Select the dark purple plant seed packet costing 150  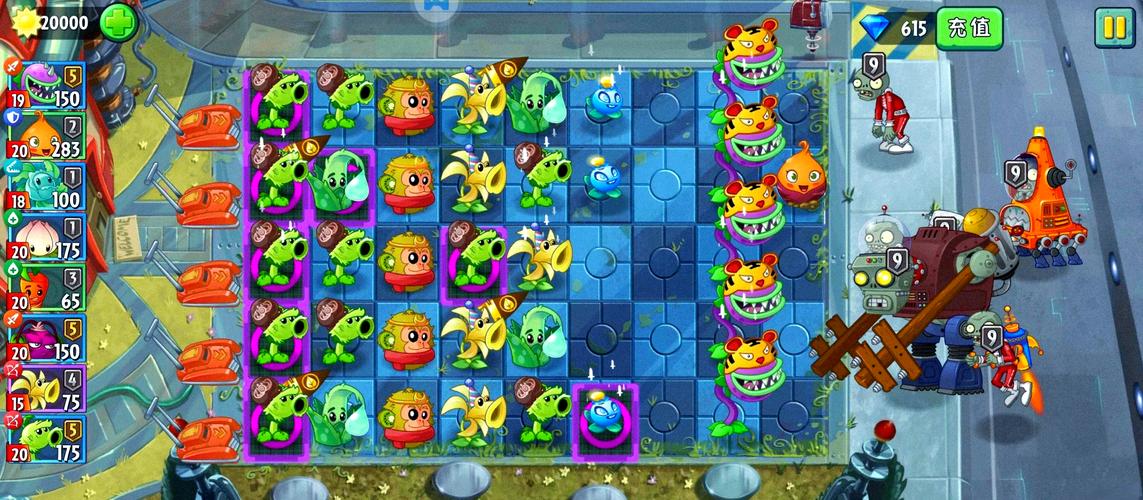47,340
